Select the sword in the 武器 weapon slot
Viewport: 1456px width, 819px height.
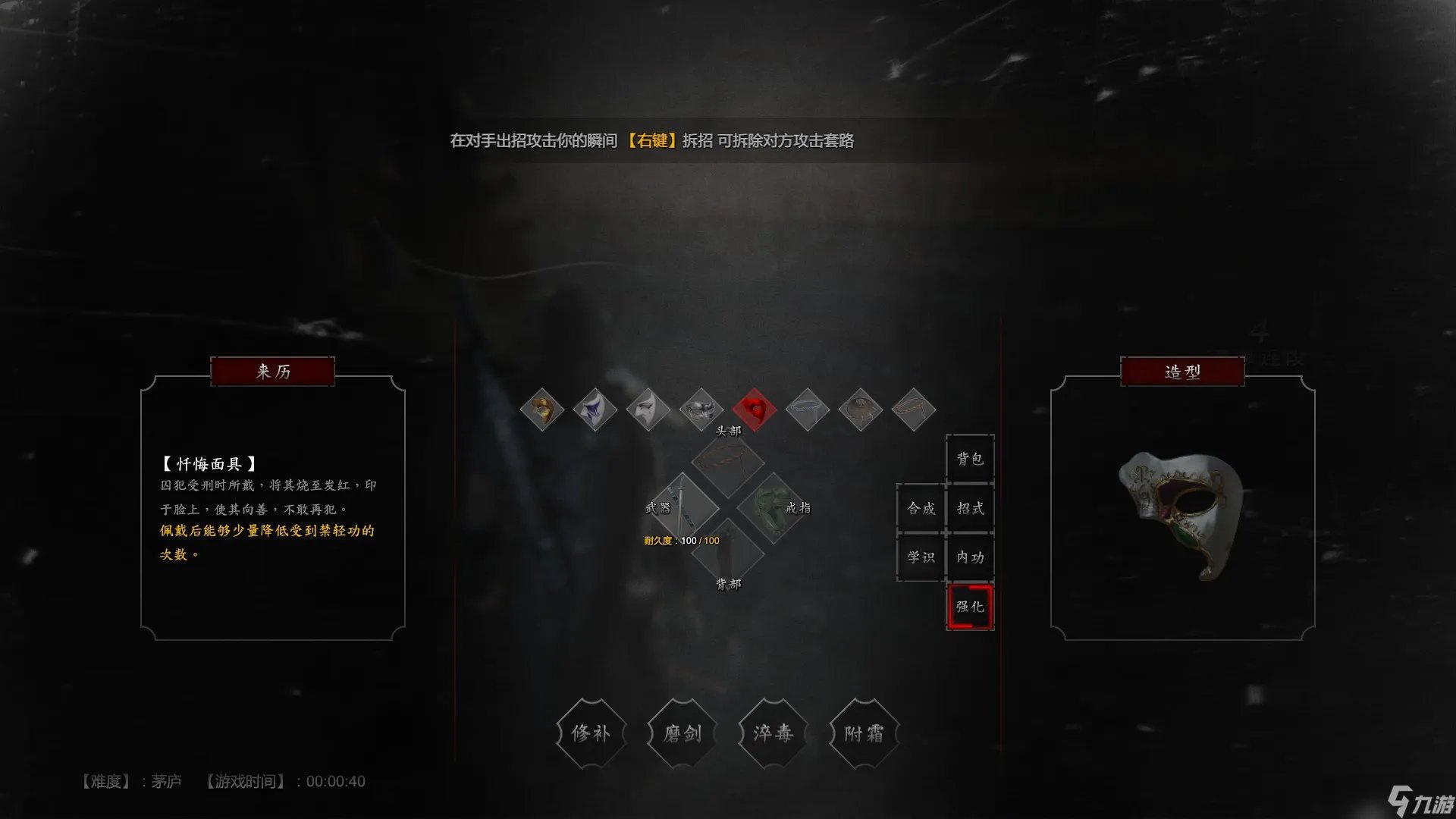[686, 508]
